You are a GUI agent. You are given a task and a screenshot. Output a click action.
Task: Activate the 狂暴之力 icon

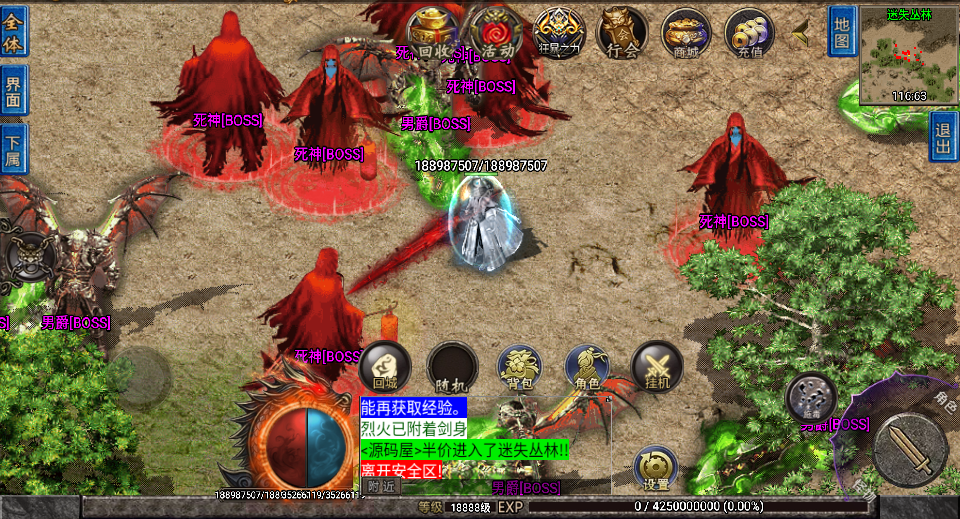point(559,33)
